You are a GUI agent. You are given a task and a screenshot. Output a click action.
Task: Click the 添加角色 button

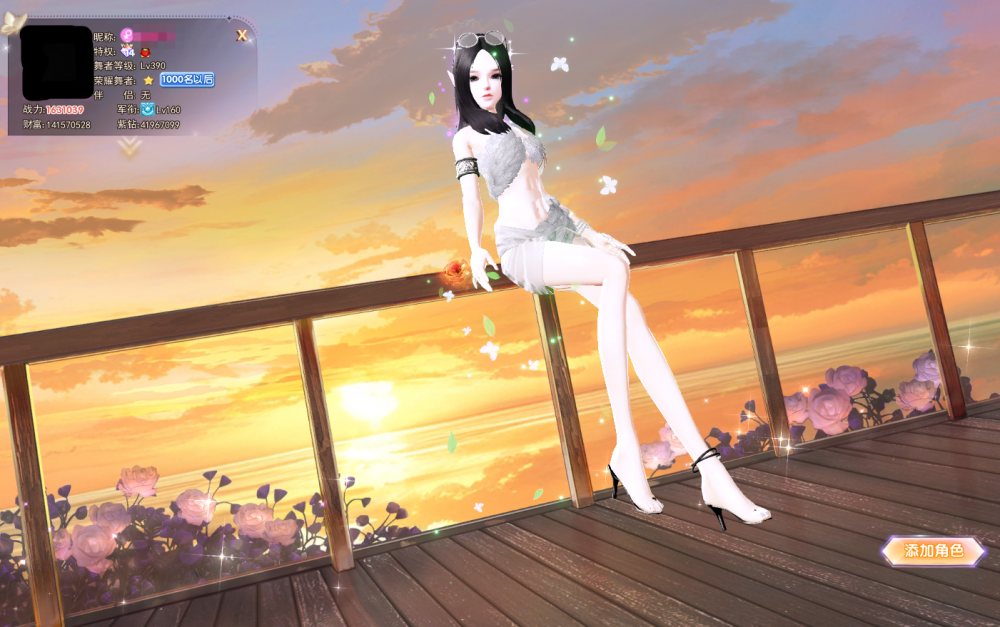(933, 550)
